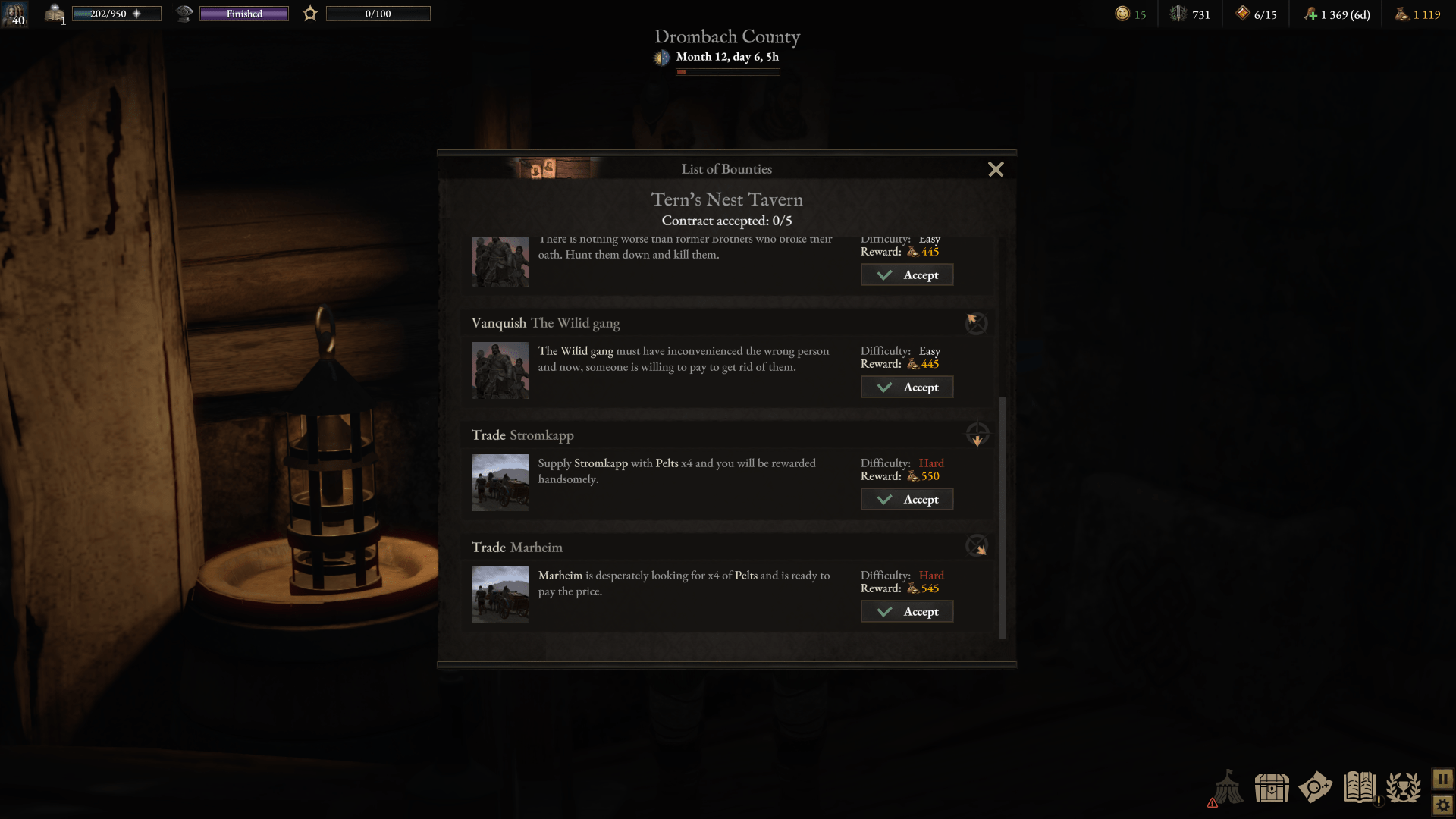
Task: Click the day progress bar under Month 12
Action: coord(727,71)
